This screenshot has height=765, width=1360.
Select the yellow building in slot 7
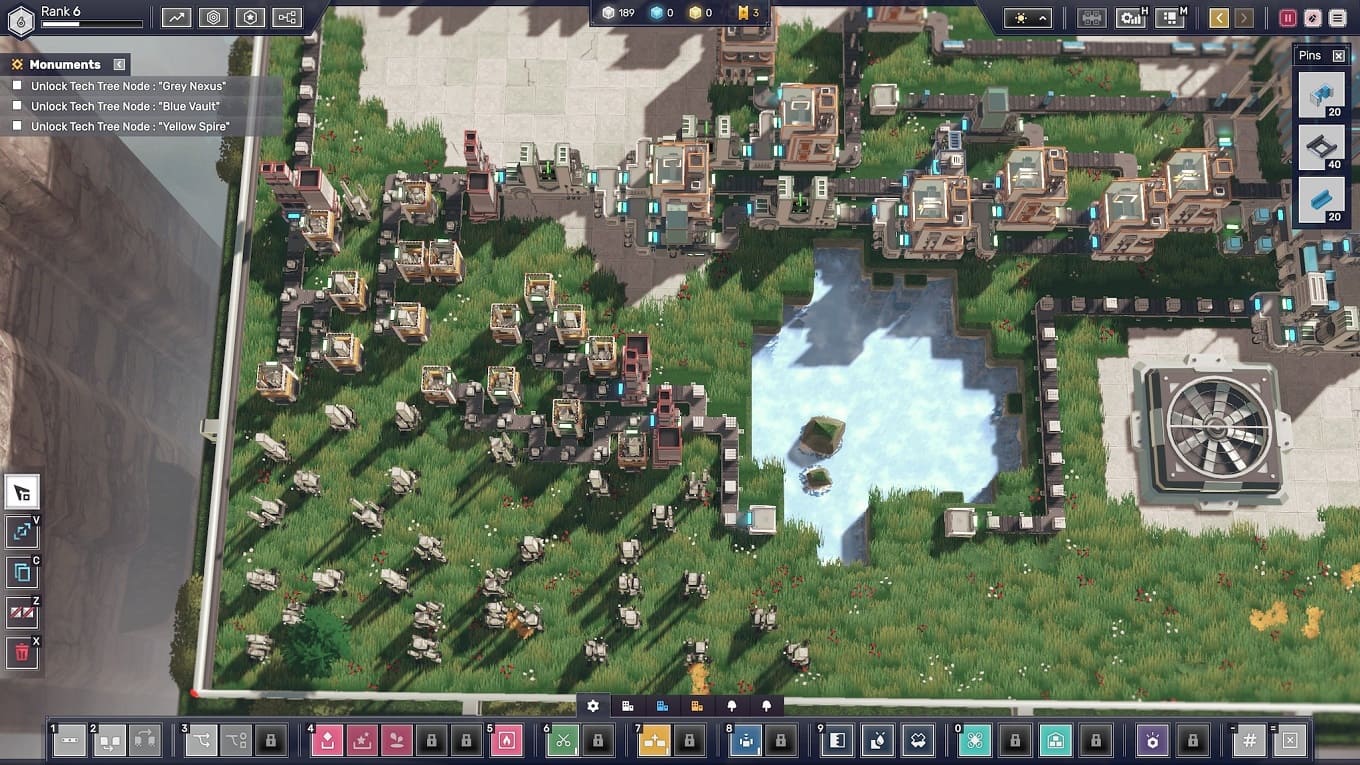coord(654,741)
